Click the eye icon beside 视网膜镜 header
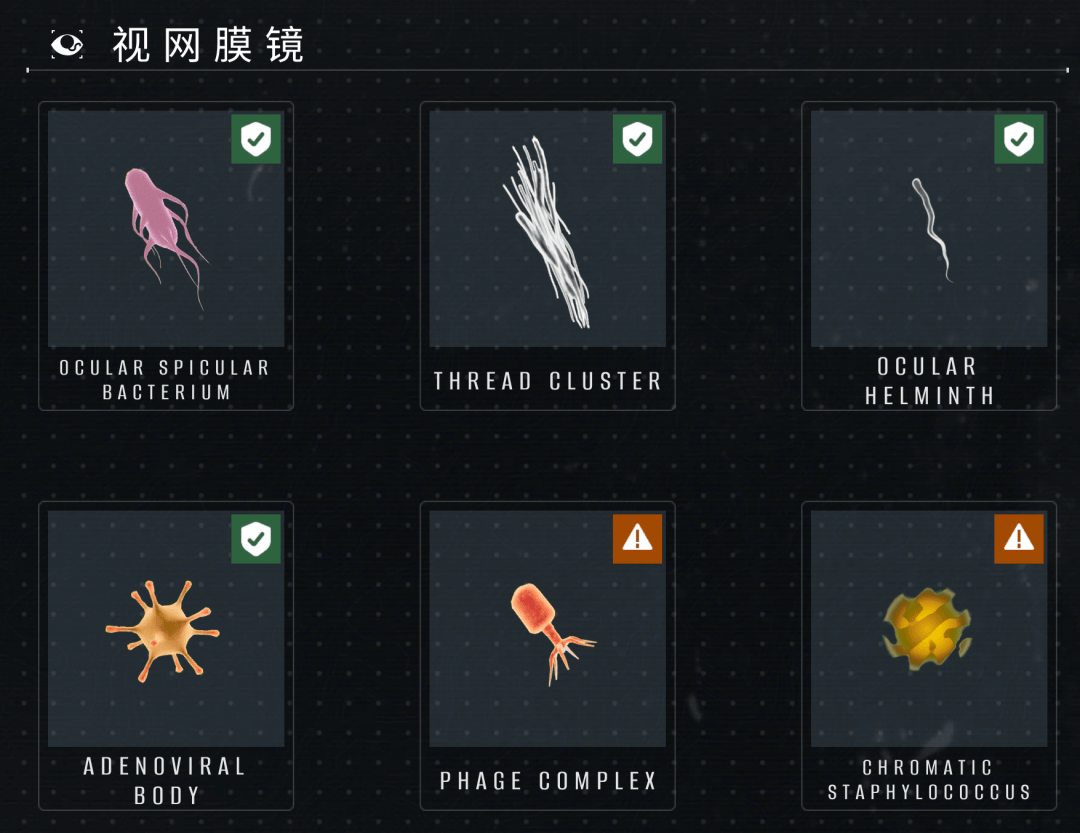1080x833 pixels. click(67, 44)
